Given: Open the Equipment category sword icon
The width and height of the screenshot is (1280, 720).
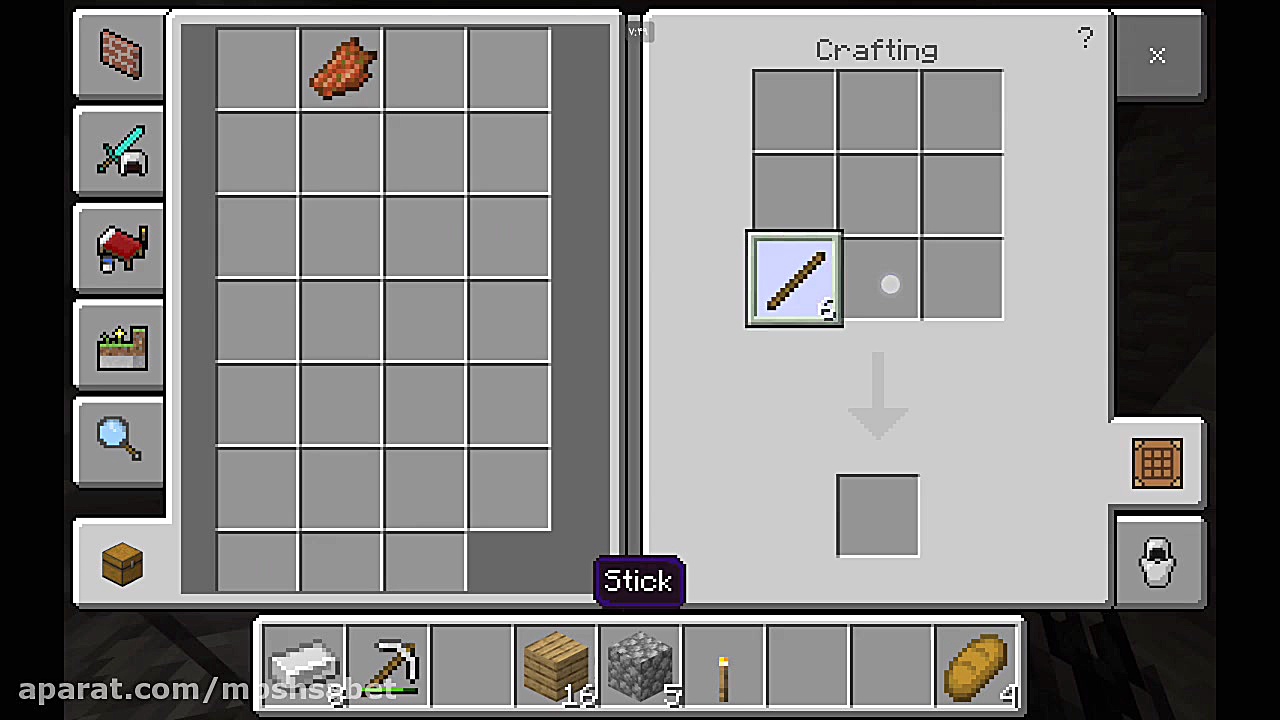Looking at the screenshot, I should click(119, 152).
